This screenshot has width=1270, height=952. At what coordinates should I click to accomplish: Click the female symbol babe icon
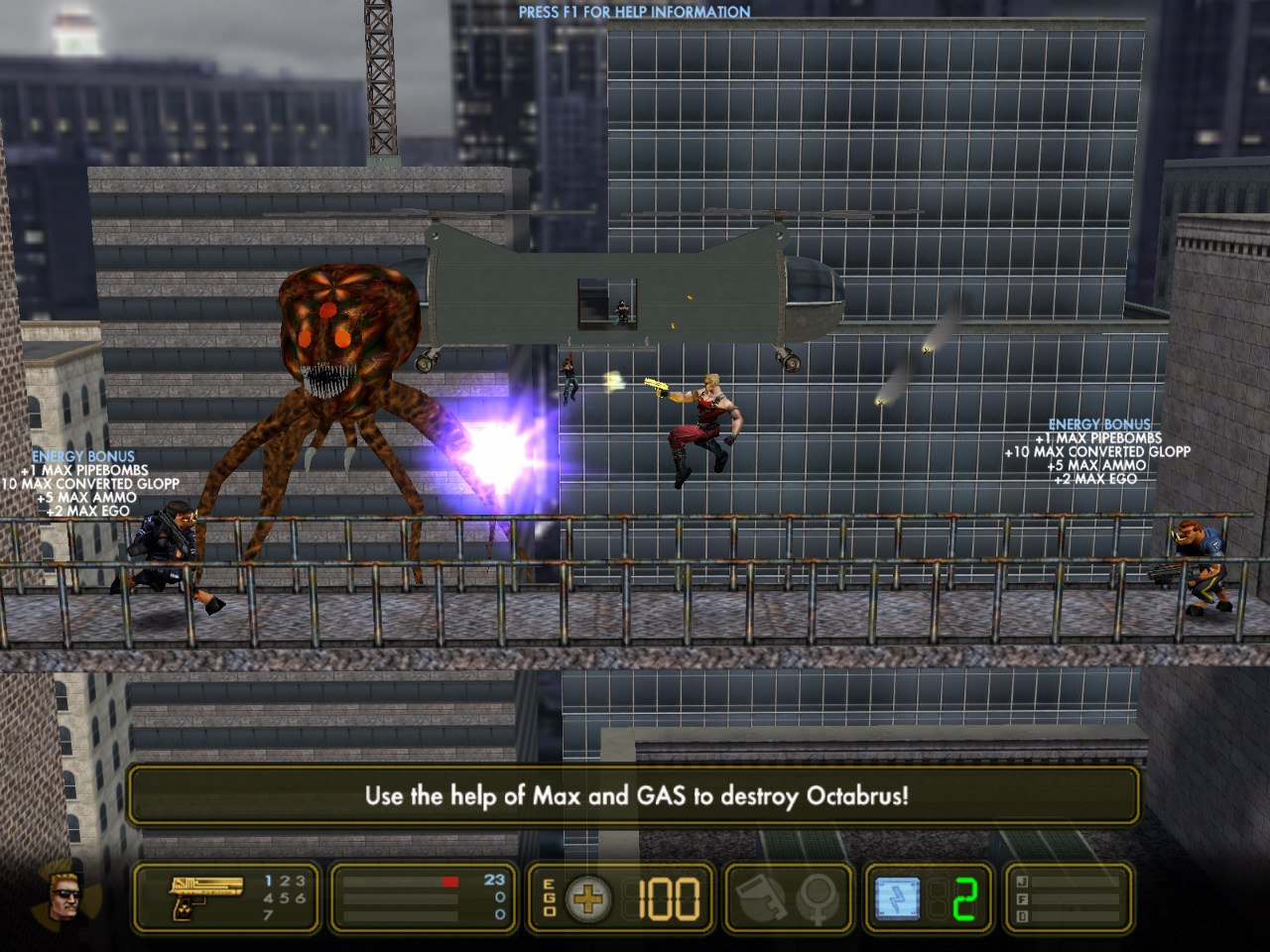tap(820, 897)
